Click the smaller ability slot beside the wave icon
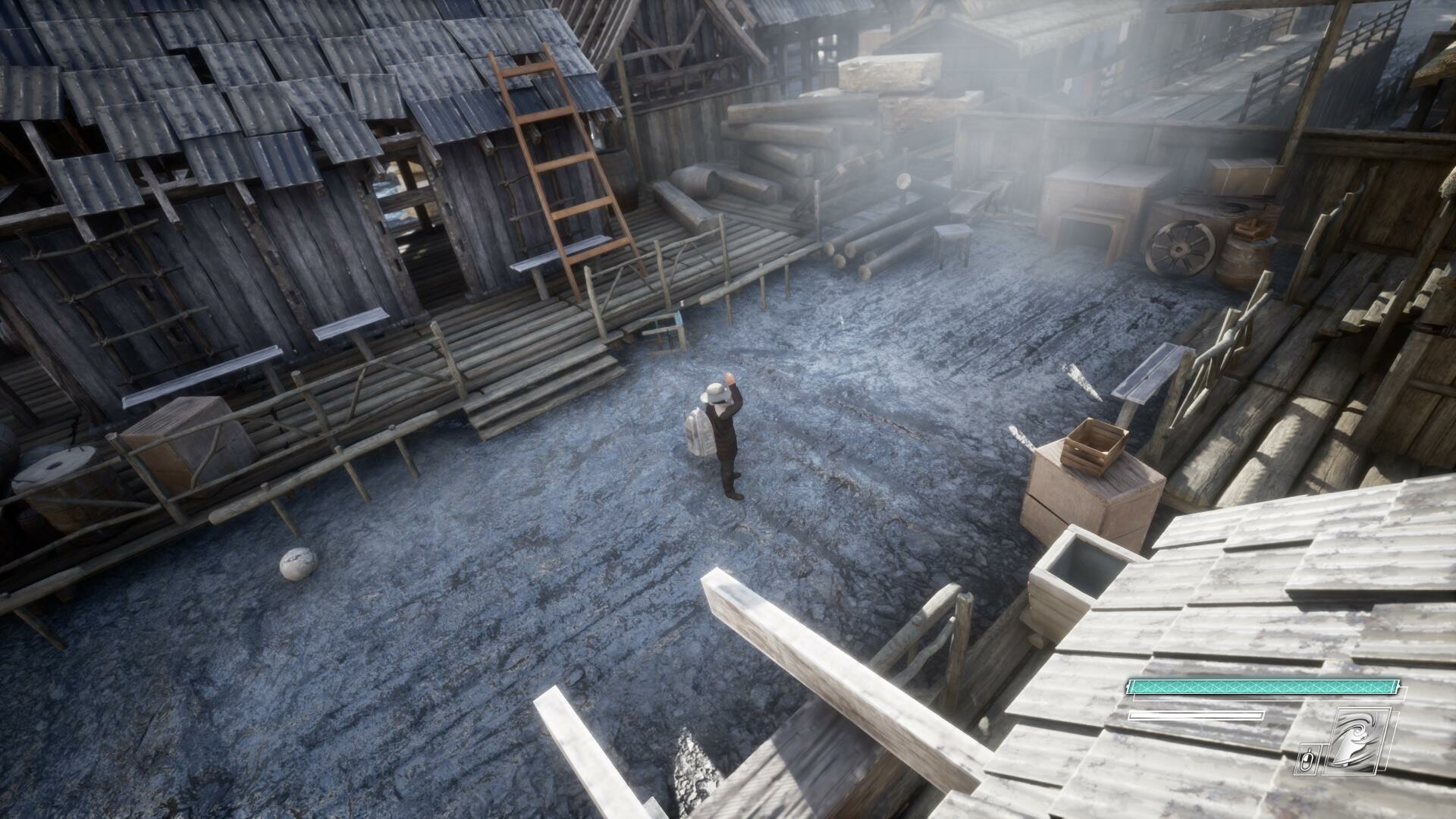 [x=1306, y=758]
